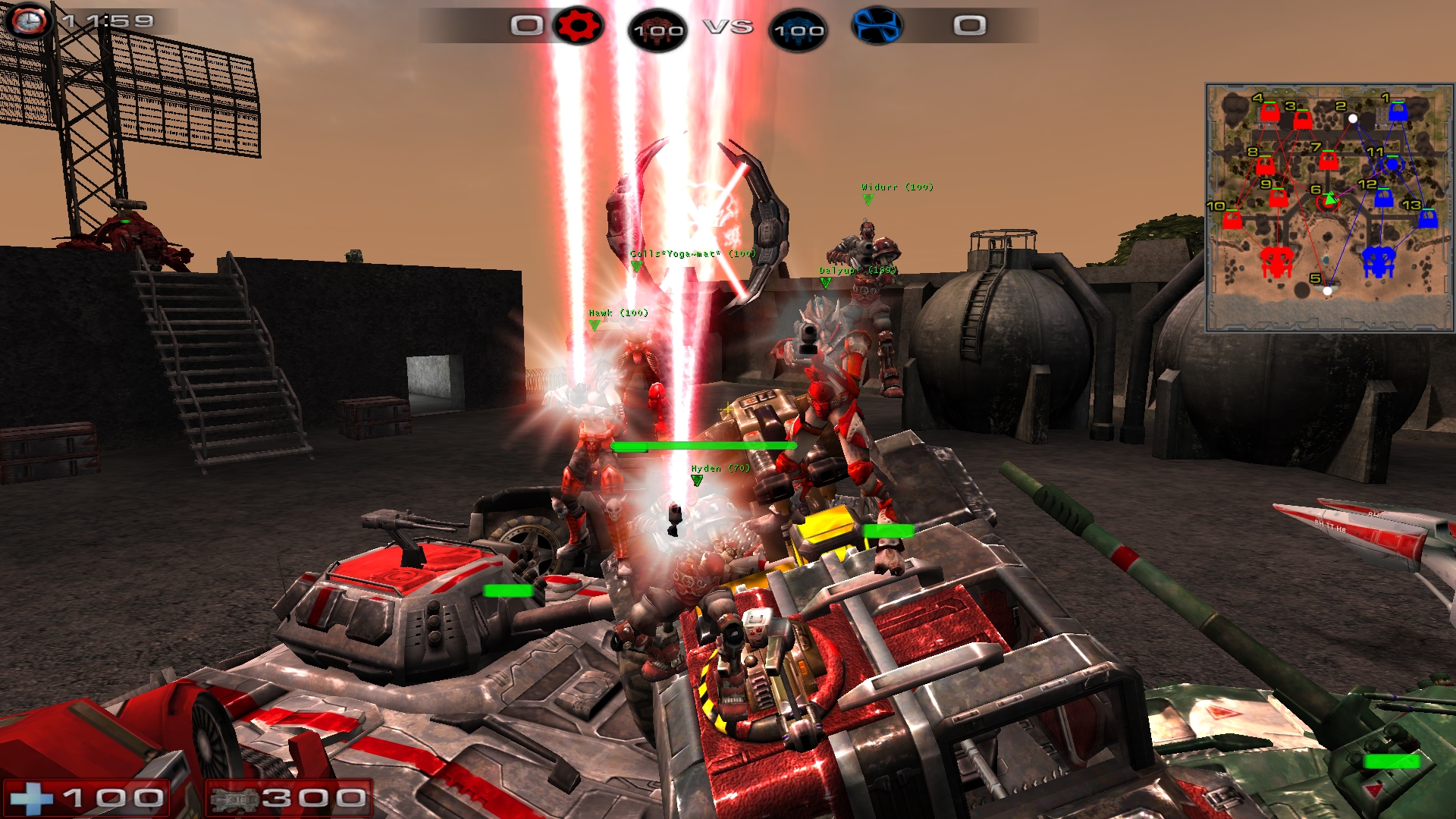This screenshot has width=1456, height=819.
Task: Pick red power node 9 on minimap
Action: pos(1279,198)
